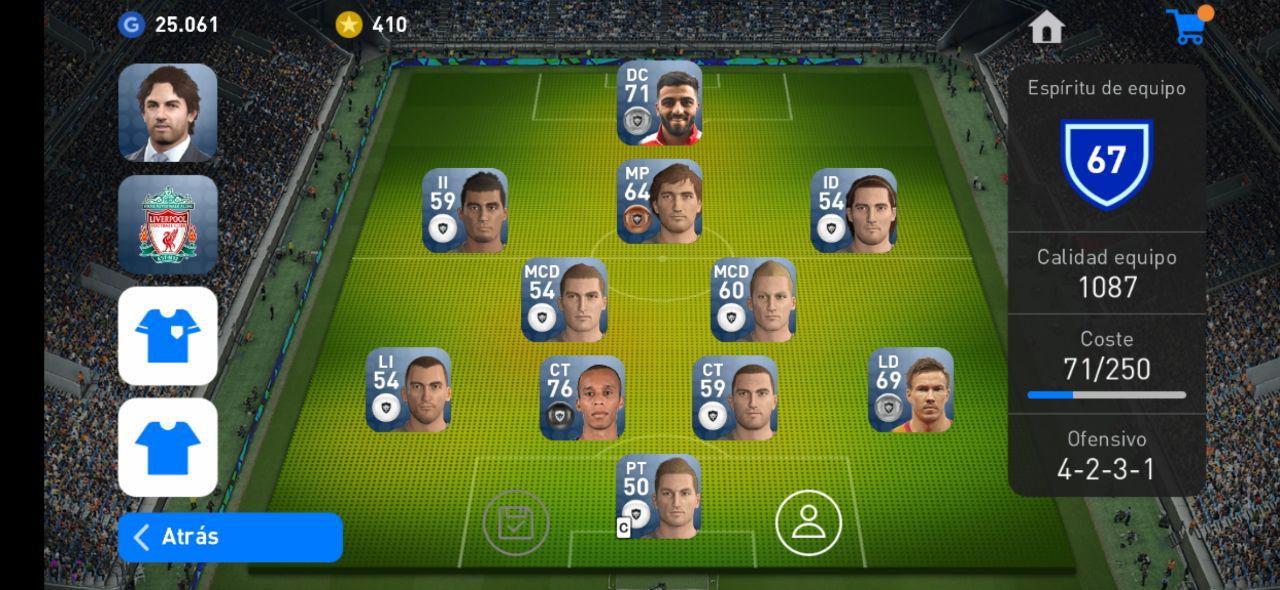
Task: Go back with the Atrás button
Action: [230, 537]
